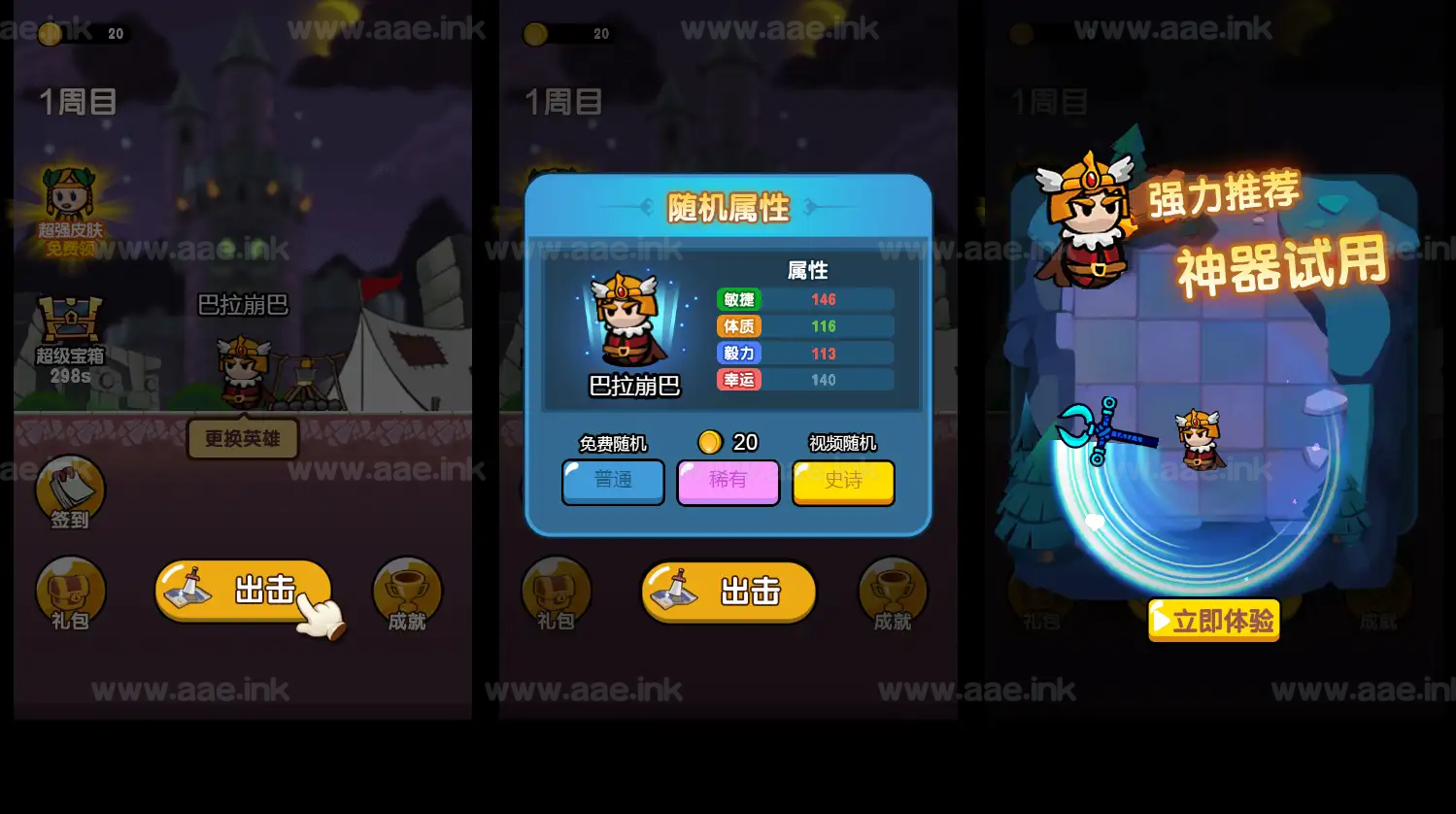Screen dimensions: 1456x814
Task: Tap 立即体验 to try the artifact
Action: tap(1213, 621)
